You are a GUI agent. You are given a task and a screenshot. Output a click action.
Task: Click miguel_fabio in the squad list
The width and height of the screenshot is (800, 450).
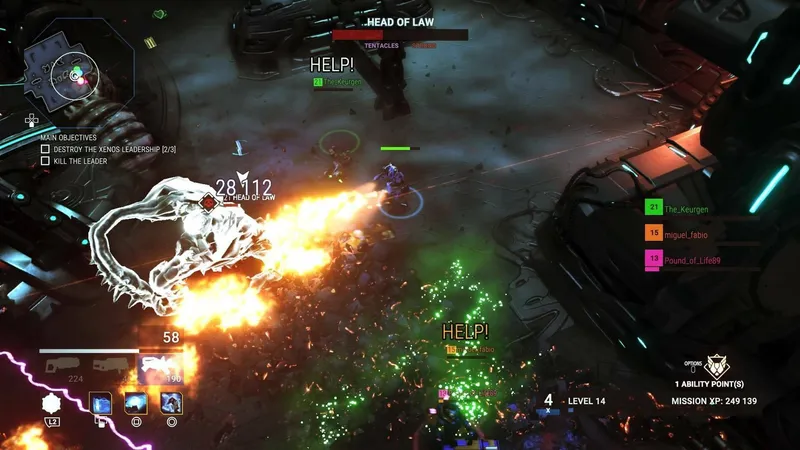[684, 234]
